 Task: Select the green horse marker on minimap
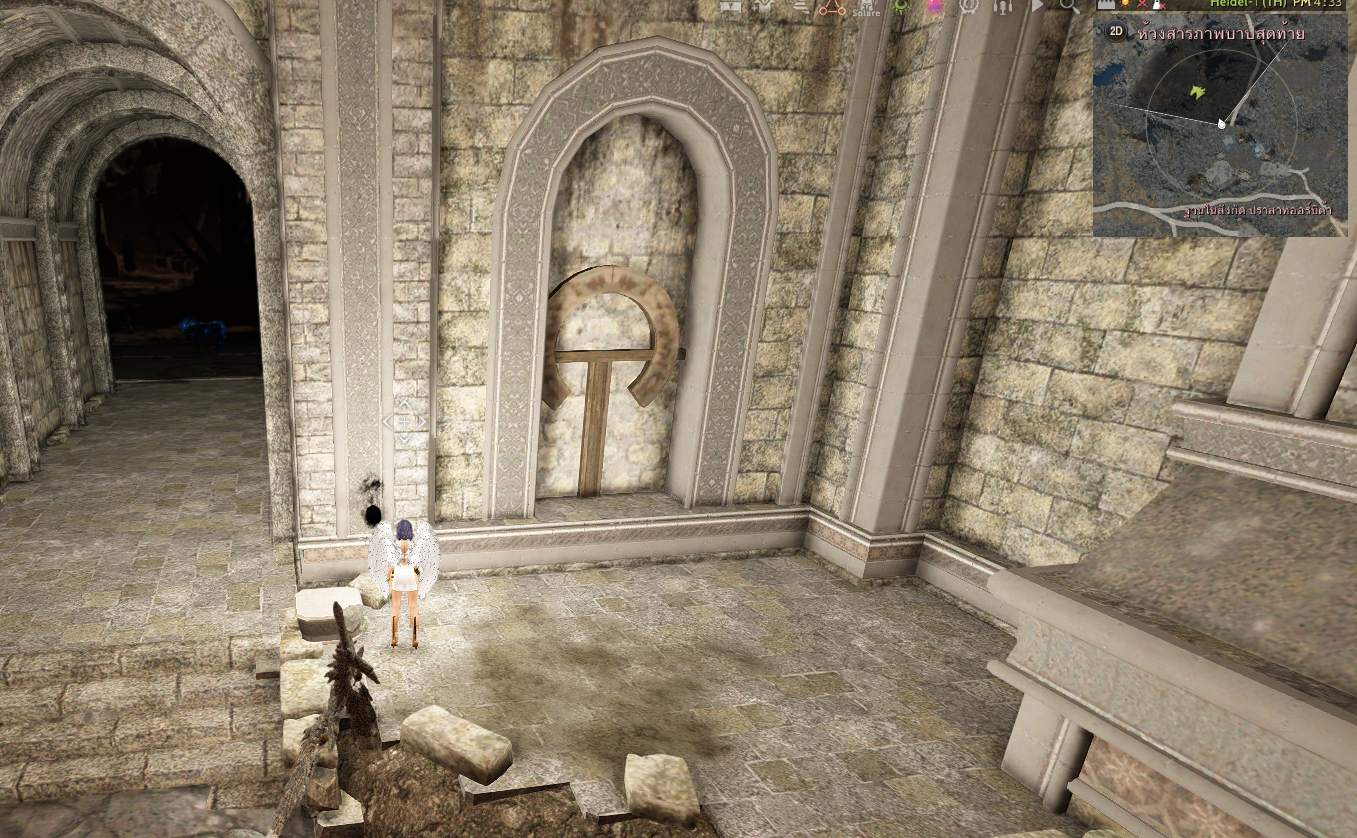[1197, 93]
